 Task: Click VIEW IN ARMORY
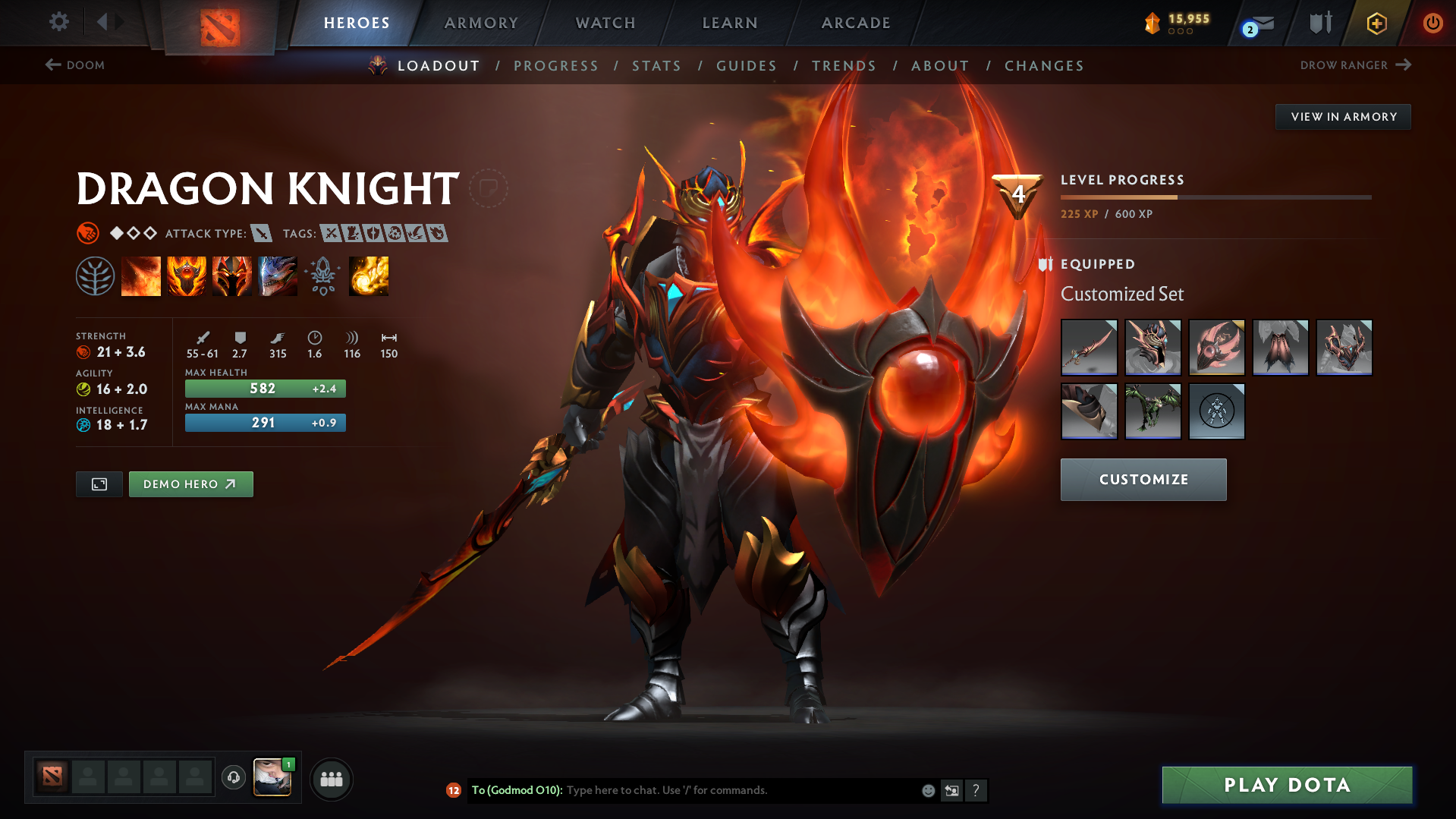point(1343,116)
